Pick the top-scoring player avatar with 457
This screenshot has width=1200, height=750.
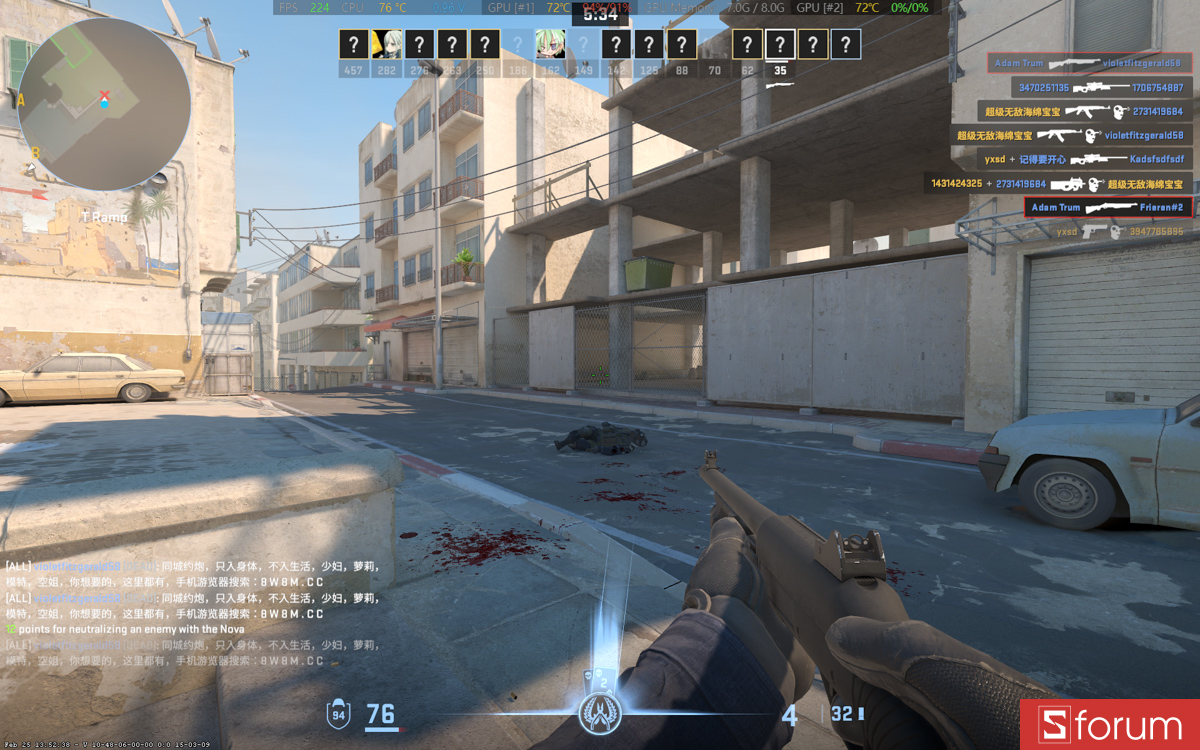pyautogui.click(x=353, y=44)
